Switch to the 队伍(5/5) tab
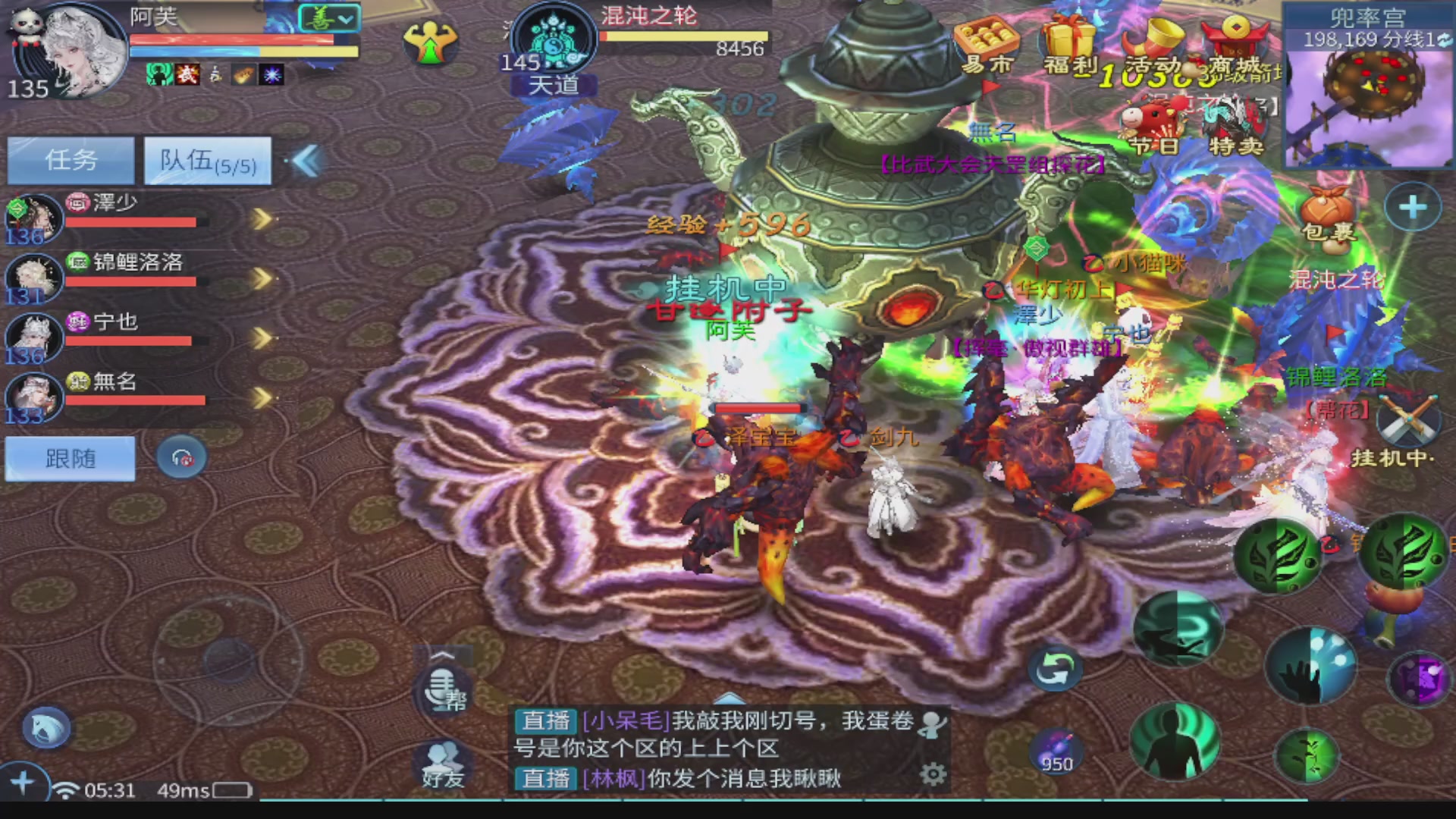Image resolution: width=1456 pixels, height=819 pixels. [208, 162]
